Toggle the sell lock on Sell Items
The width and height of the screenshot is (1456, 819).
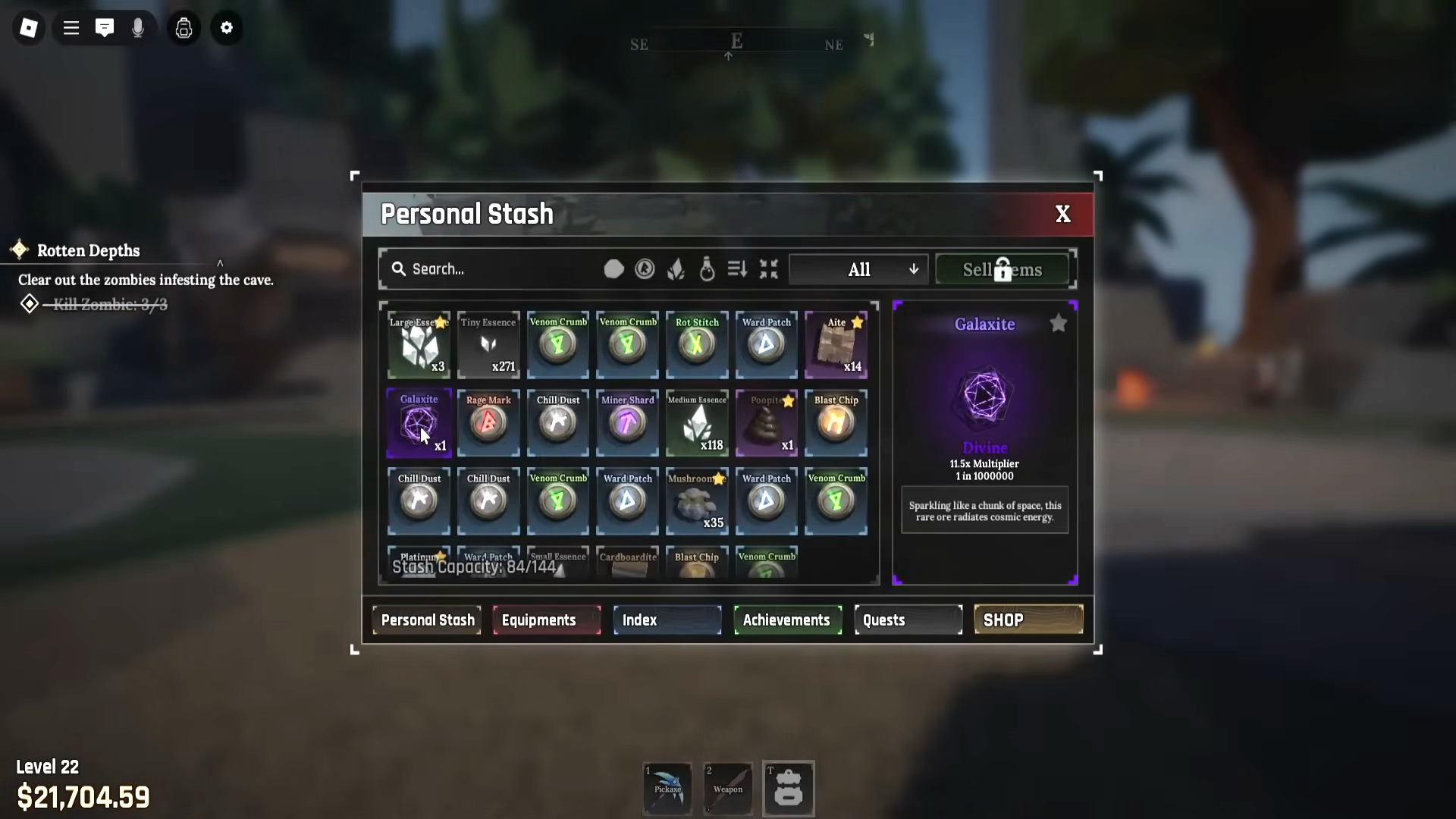1003,268
